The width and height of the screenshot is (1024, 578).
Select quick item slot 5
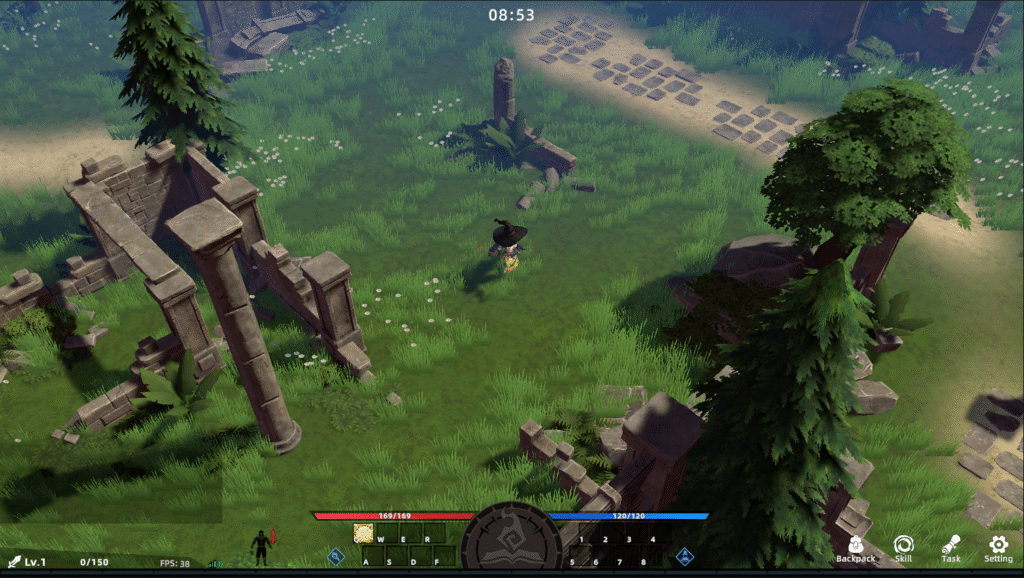[x=576, y=557]
